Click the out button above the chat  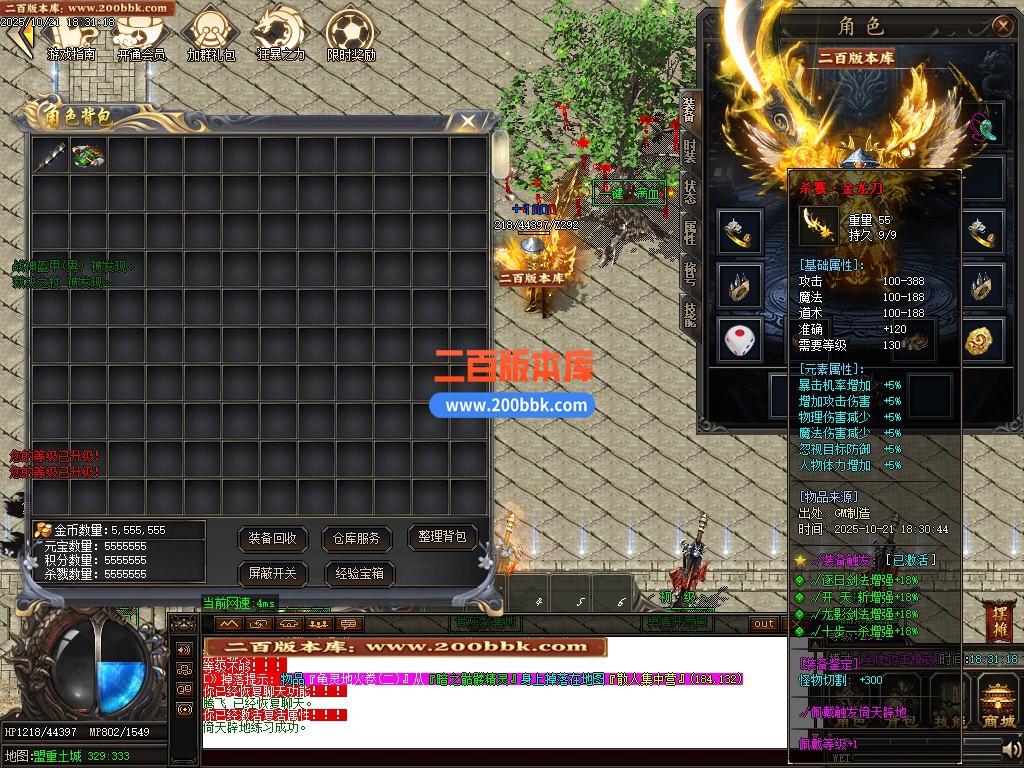[x=764, y=624]
